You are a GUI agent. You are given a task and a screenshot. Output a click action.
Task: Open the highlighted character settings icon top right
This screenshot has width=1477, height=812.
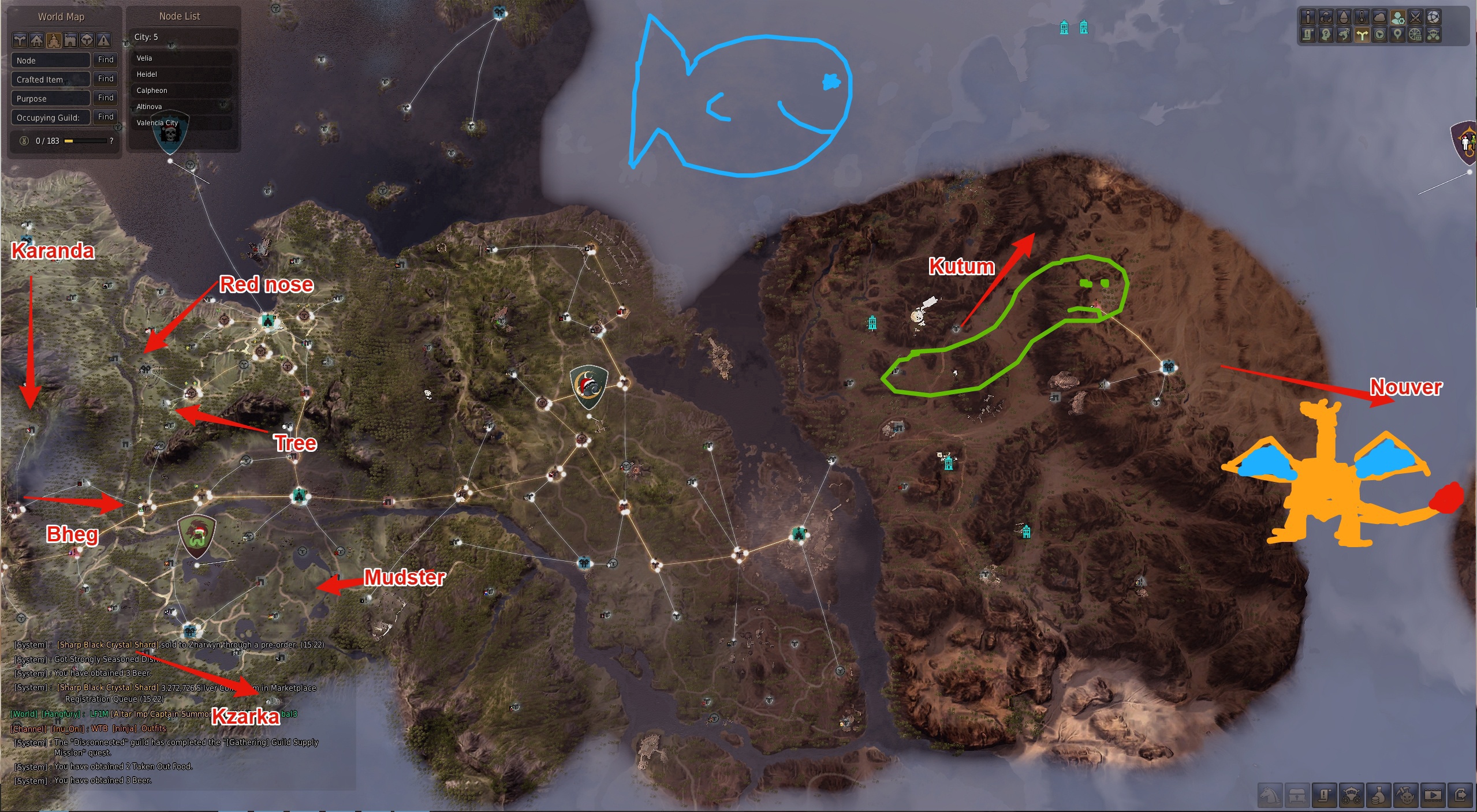(x=1398, y=18)
